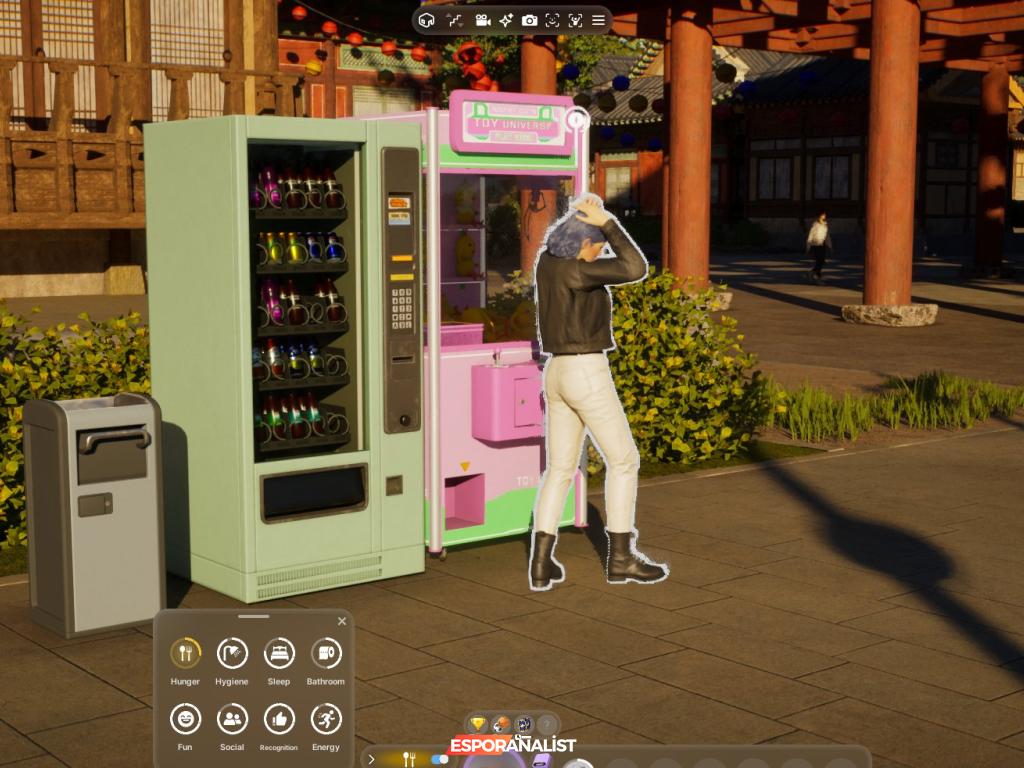Open the build mode house icon
The height and width of the screenshot is (768, 1024).
coord(427,20)
